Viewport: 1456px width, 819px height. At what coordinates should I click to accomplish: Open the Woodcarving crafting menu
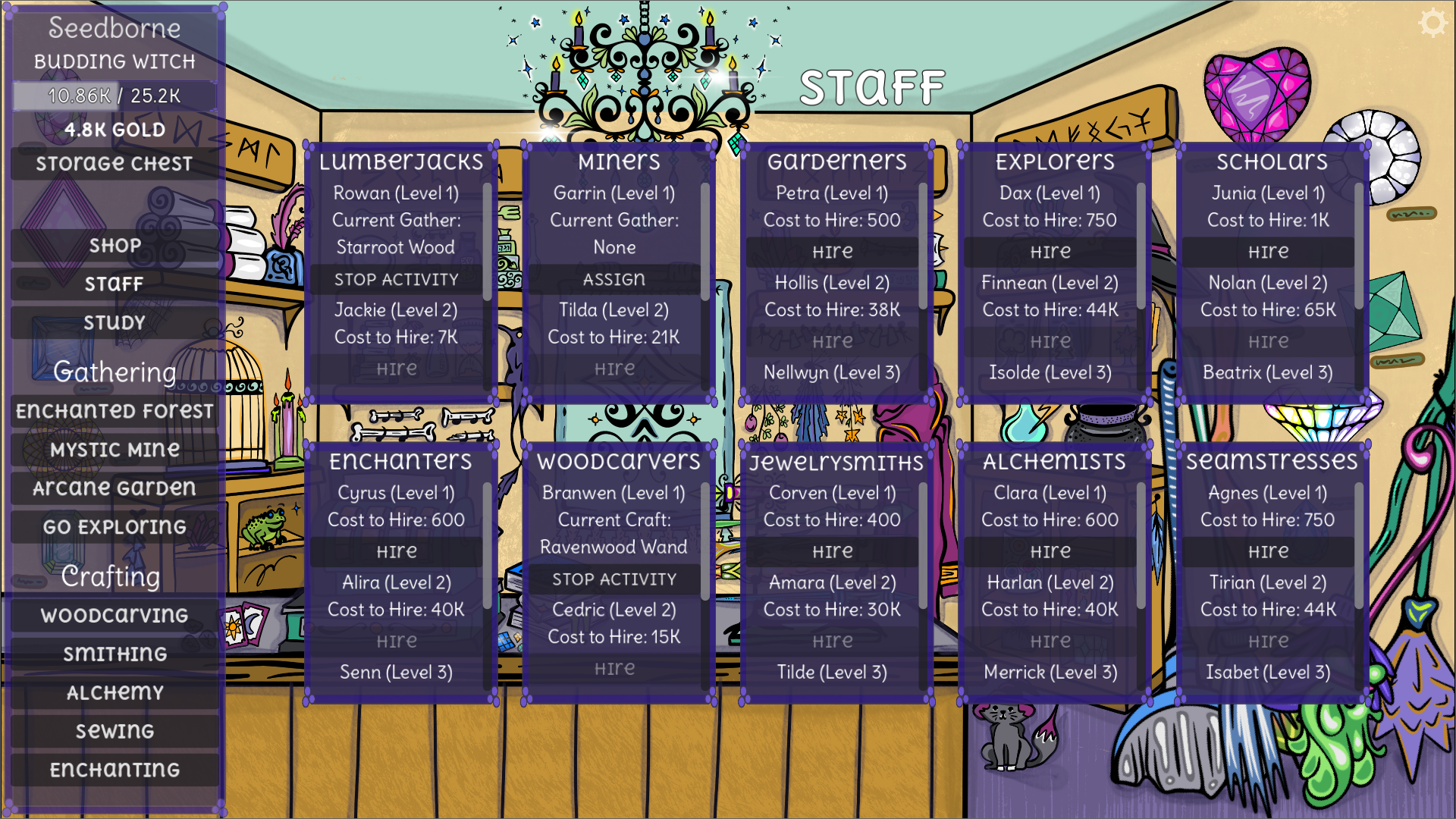(x=114, y=616)
